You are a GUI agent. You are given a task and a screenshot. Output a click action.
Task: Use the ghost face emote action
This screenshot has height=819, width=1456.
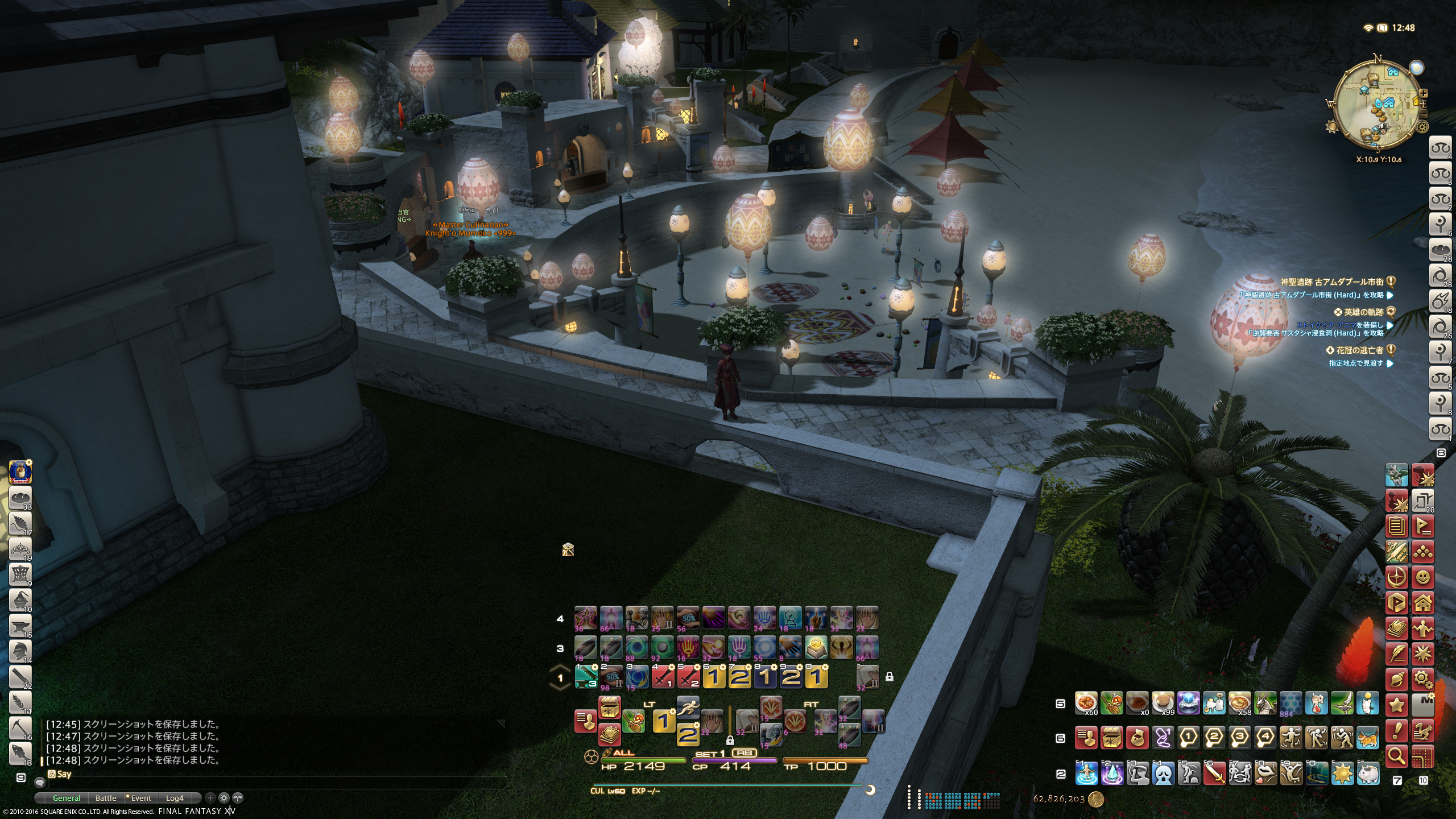[x=1163, y=773]
